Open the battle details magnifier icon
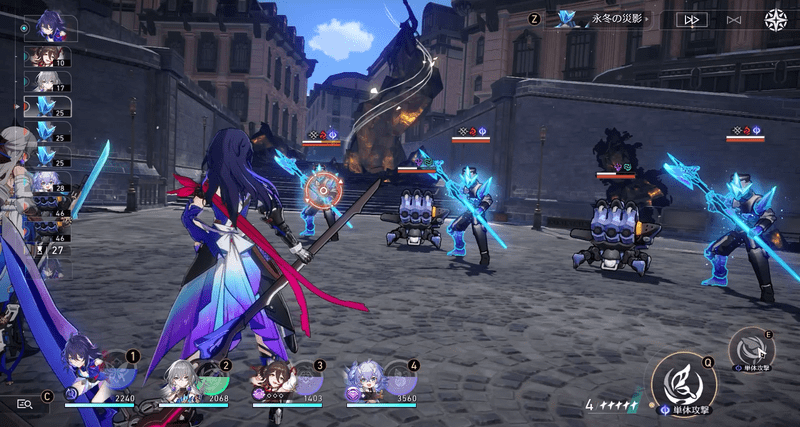The image size is (800, 427). point(25,402)
